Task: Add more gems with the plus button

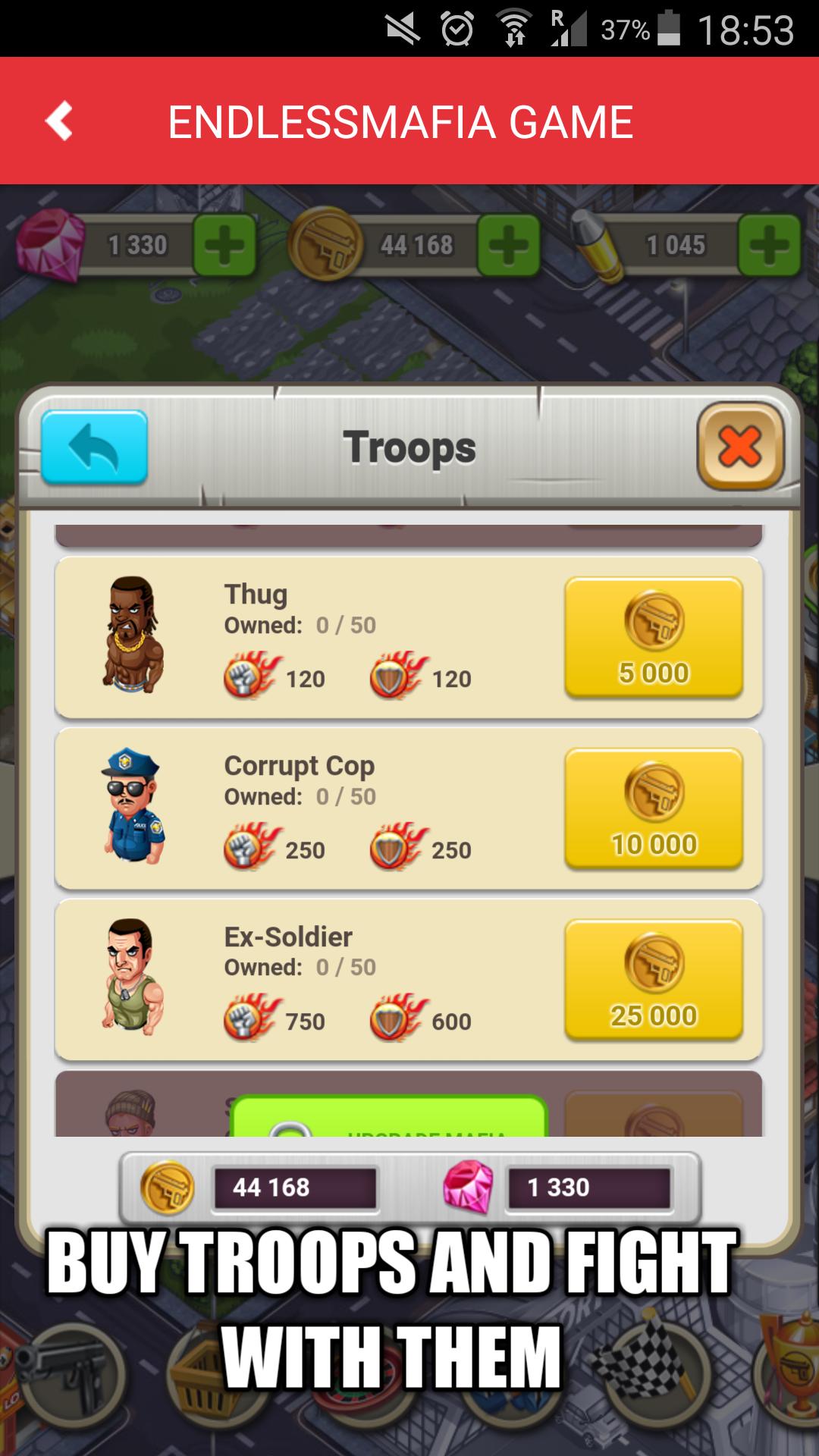Action: click(x=224, y=245)
